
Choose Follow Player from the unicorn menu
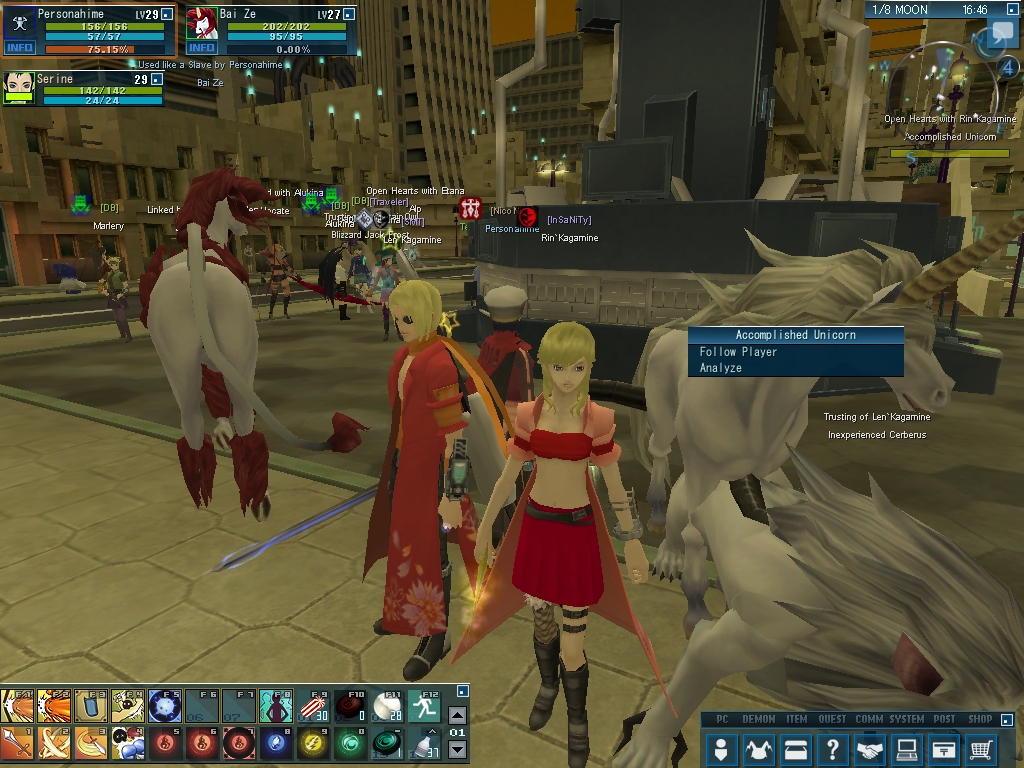[x=738, y=352]
